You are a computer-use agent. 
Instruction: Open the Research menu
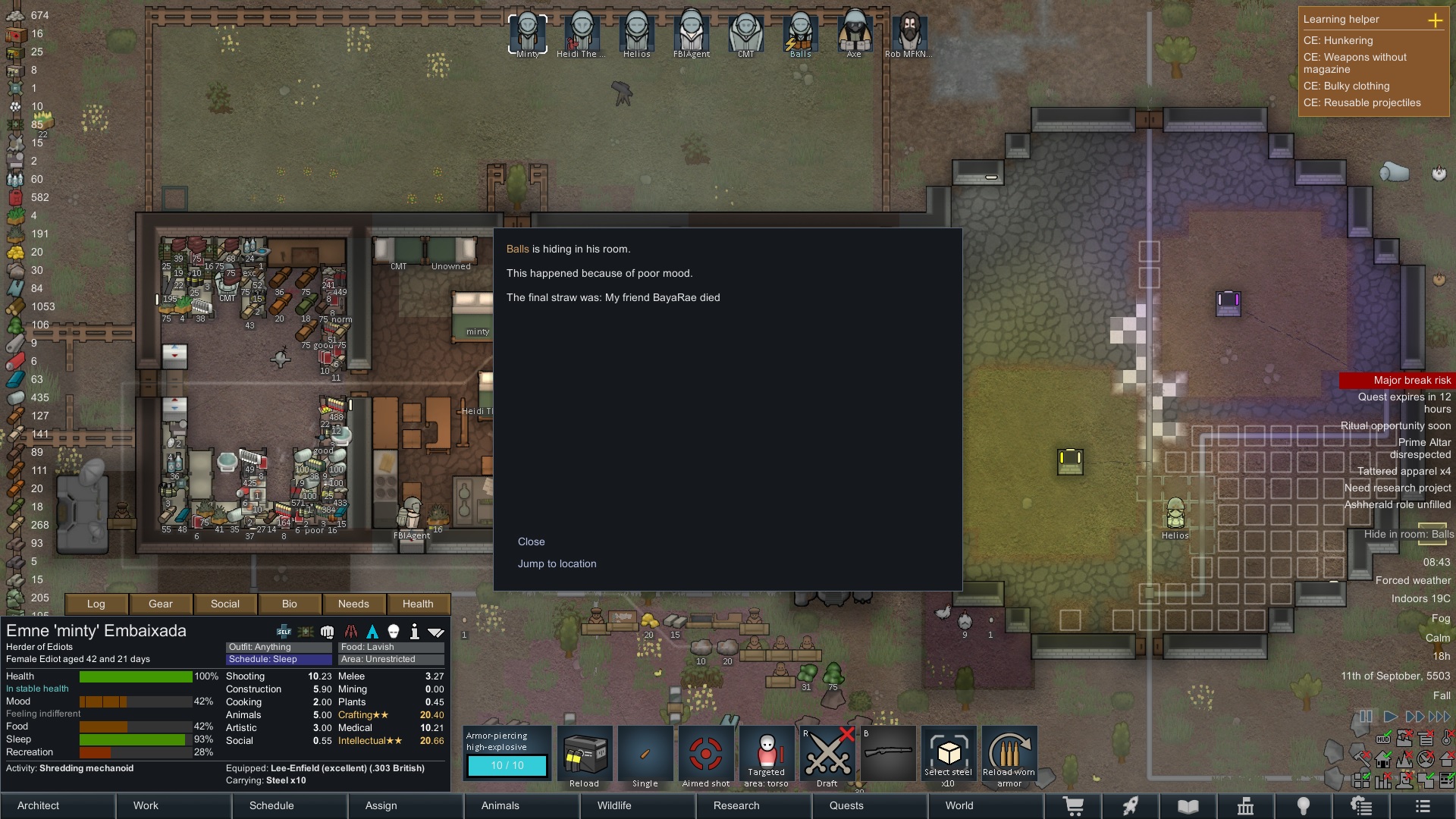click(736, 805)
